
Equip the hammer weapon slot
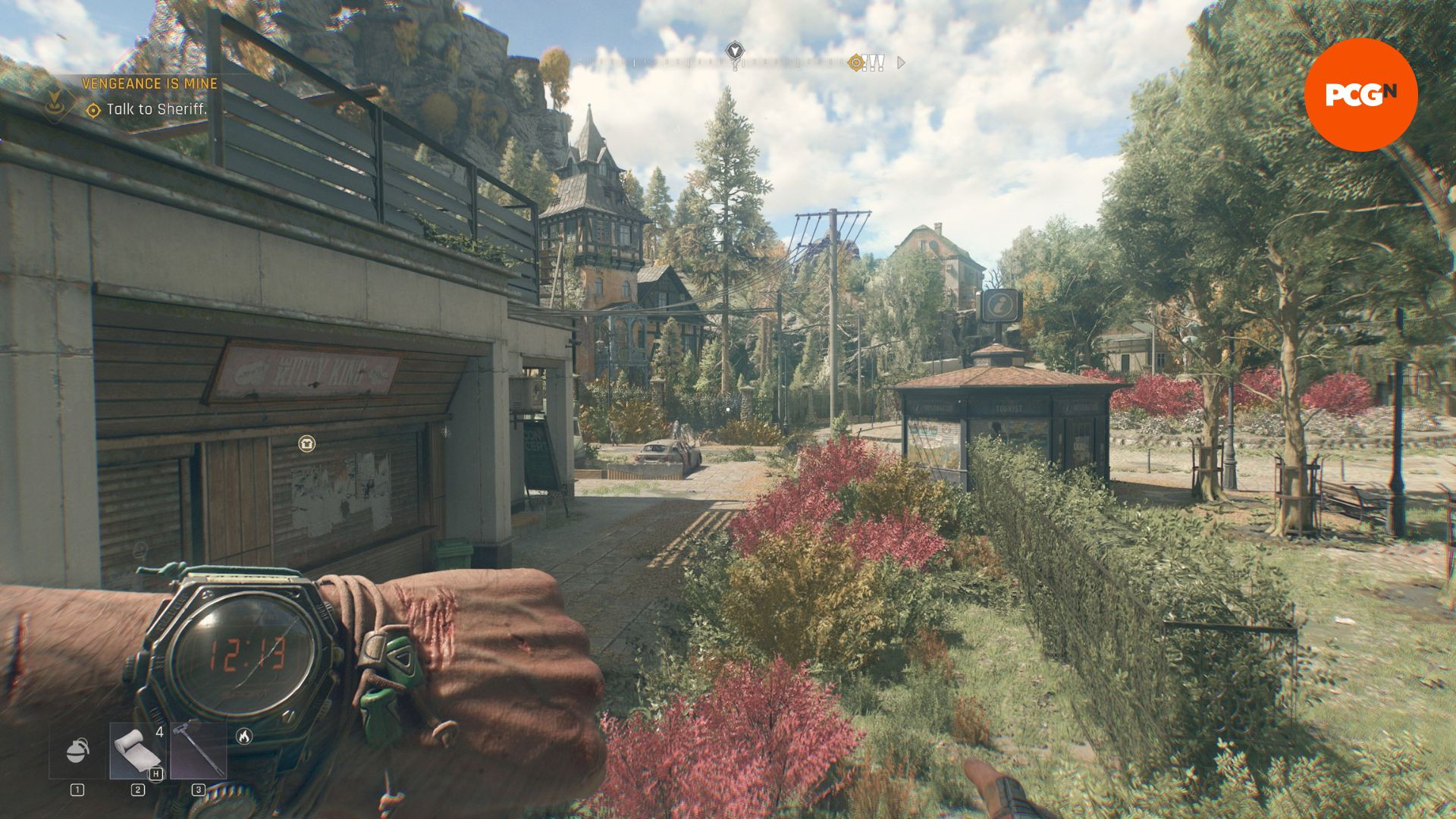click(x=198, y=750)
